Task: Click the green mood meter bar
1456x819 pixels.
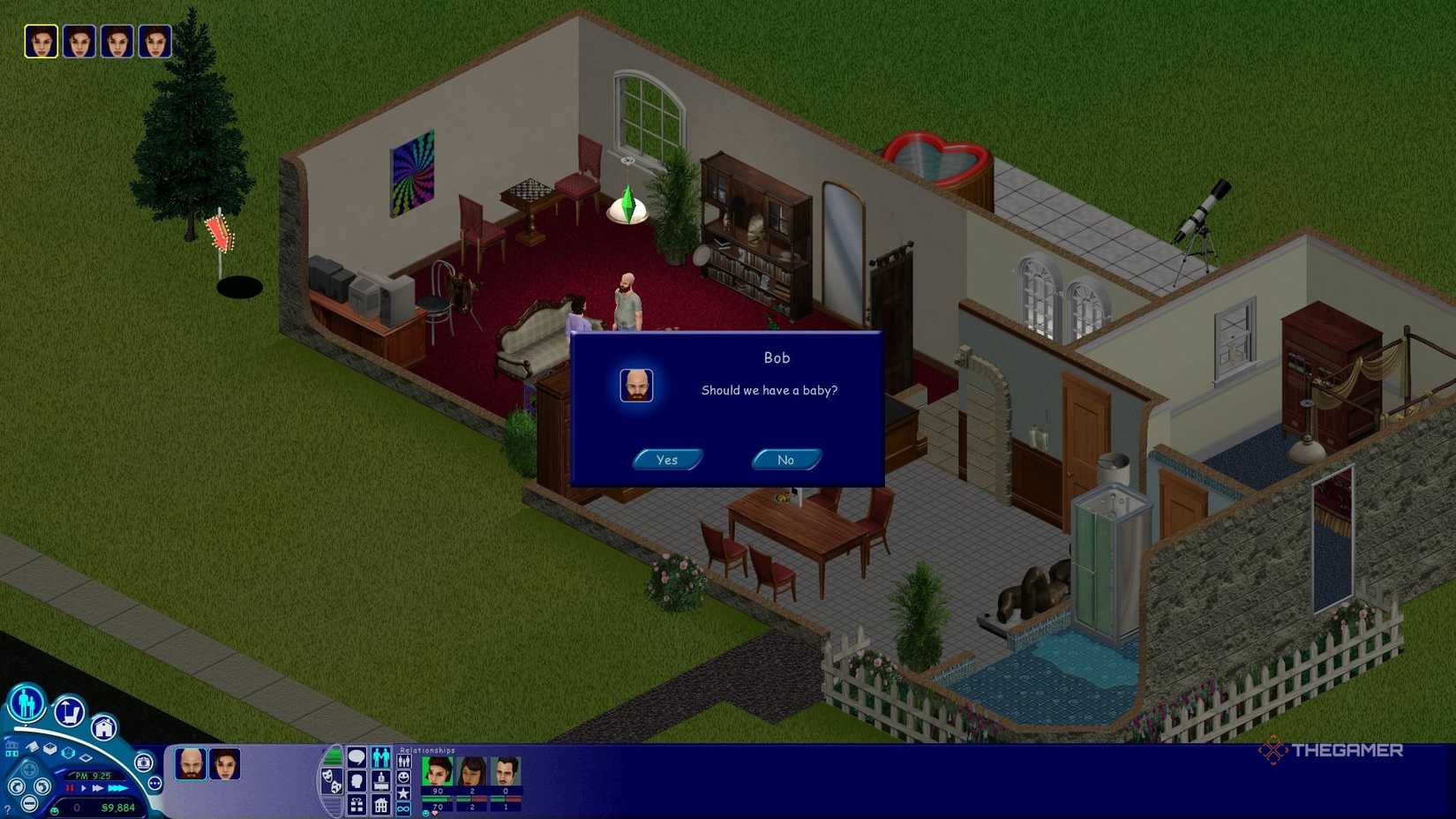Action: (334, 755)
